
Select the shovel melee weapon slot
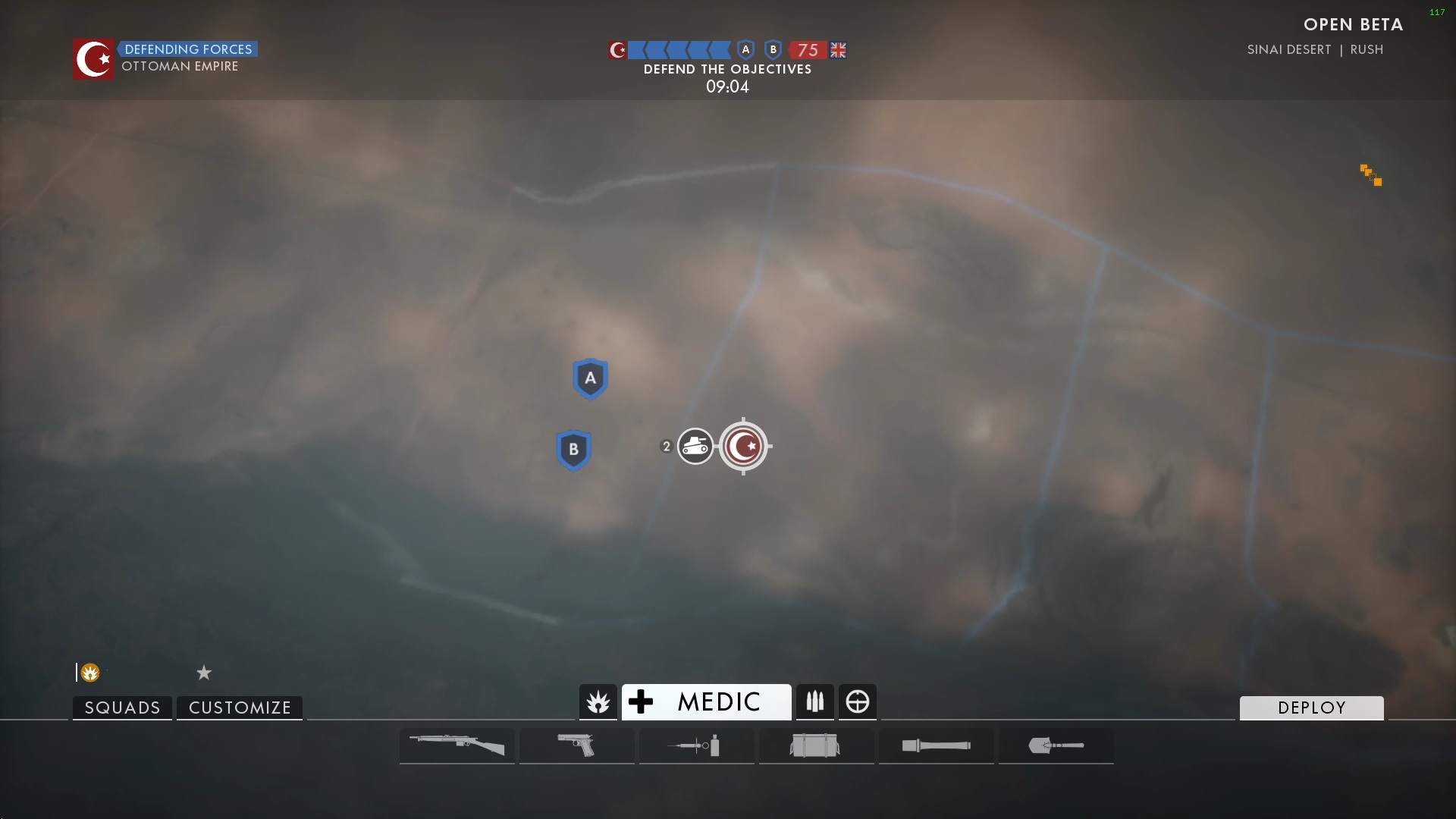[1056, 745]
